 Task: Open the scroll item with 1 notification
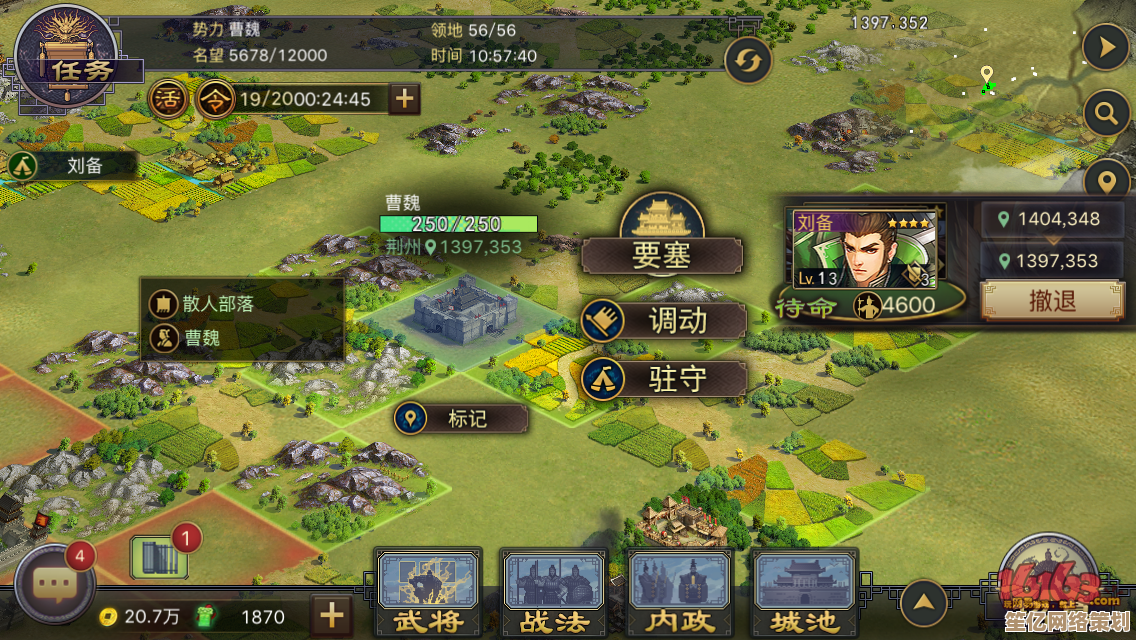[x=160, y=556]
